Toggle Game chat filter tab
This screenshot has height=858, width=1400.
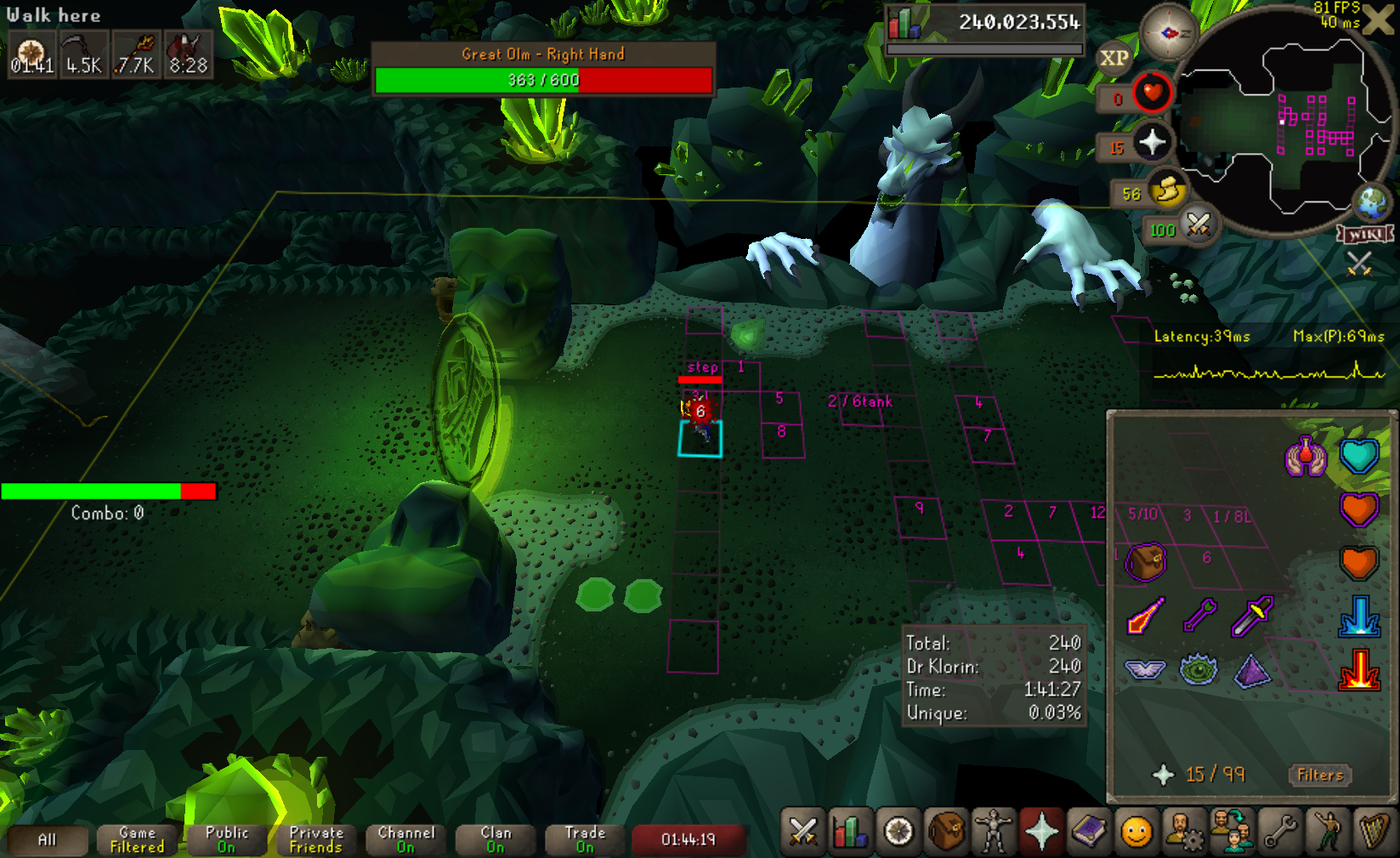pyautogui.click(x=137, y=839)
